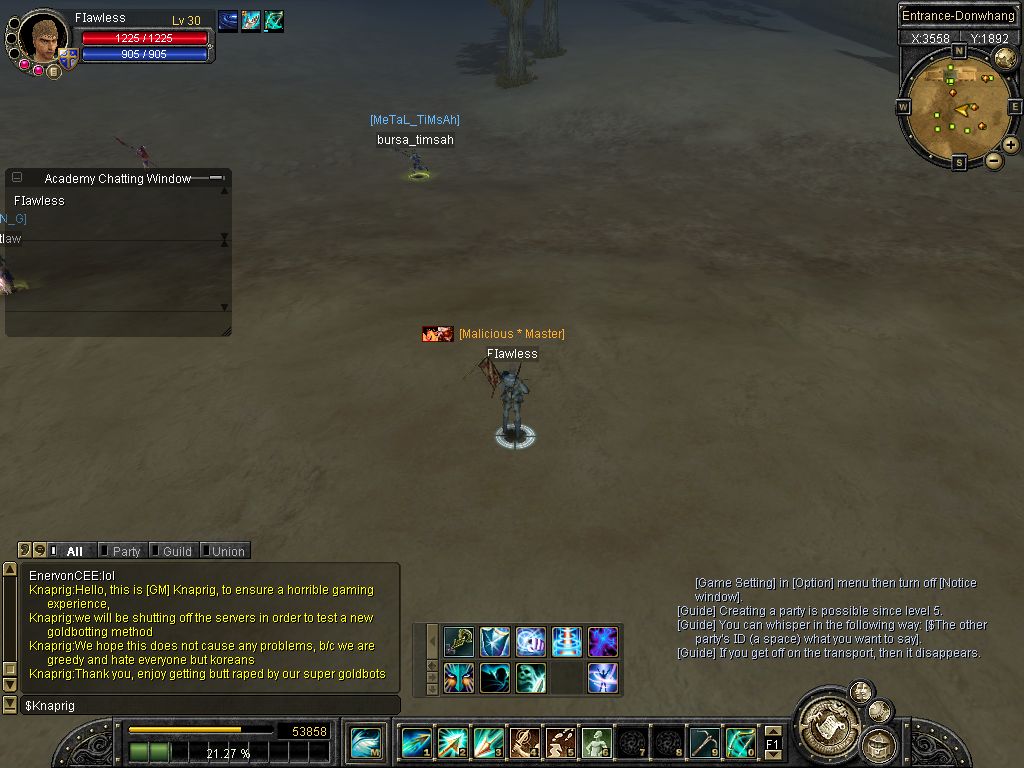This screenshot has width=1024, height=768.
Task: Switch to the Party chat tab
Action: [x=125, y=551]
